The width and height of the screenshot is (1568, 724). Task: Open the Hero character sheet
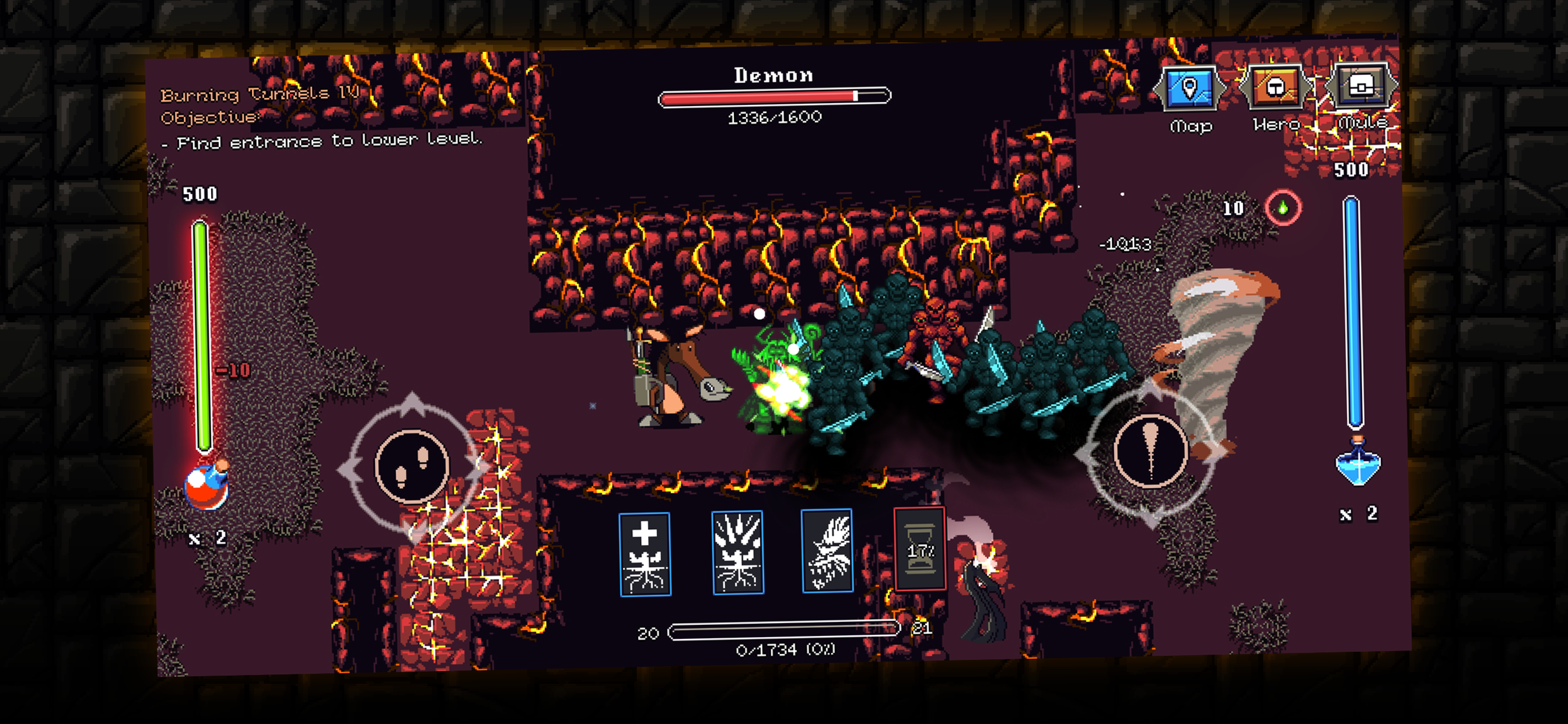click(1275, 87)
